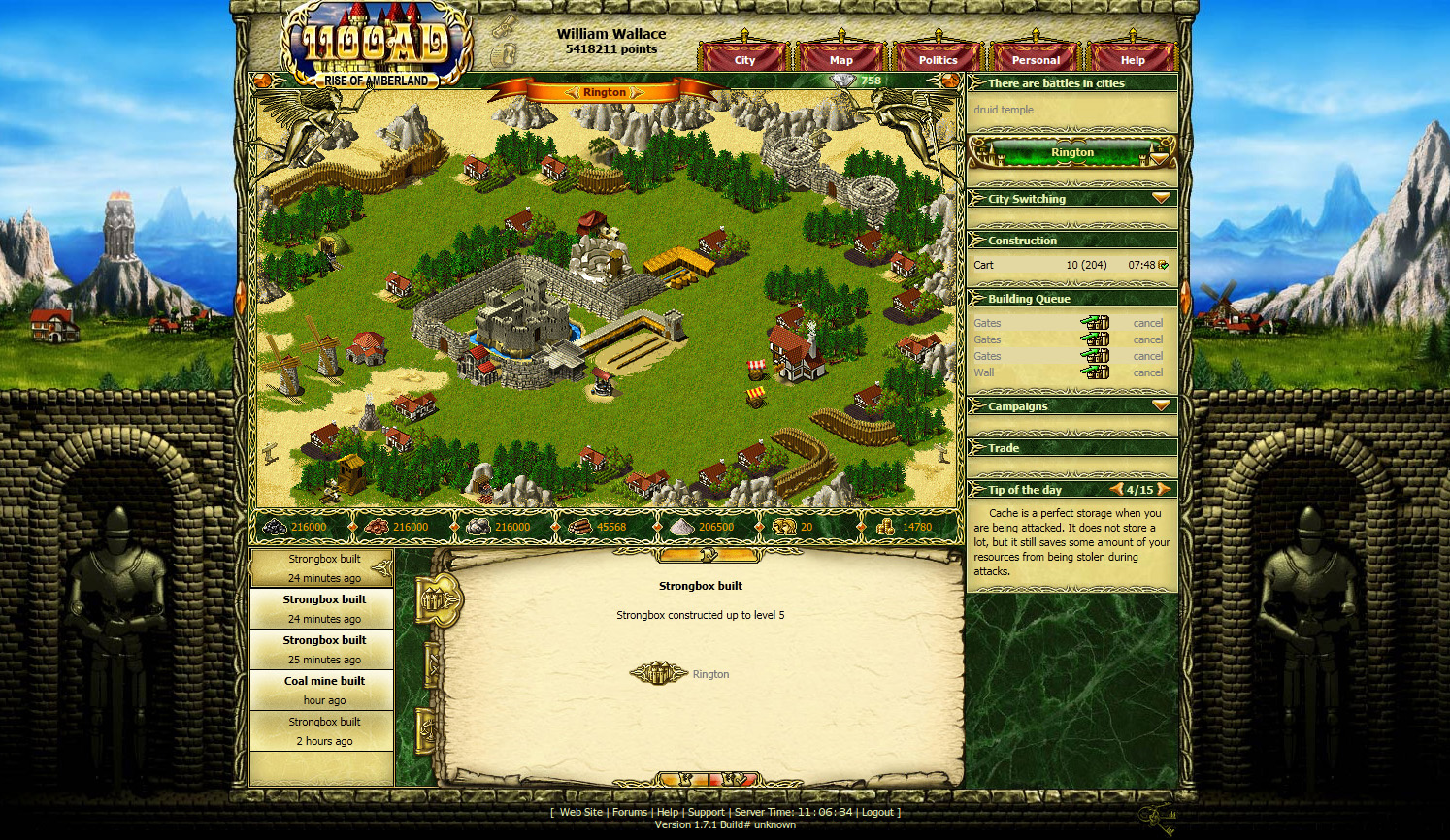Click the Rington link in the message

[710, 674]
